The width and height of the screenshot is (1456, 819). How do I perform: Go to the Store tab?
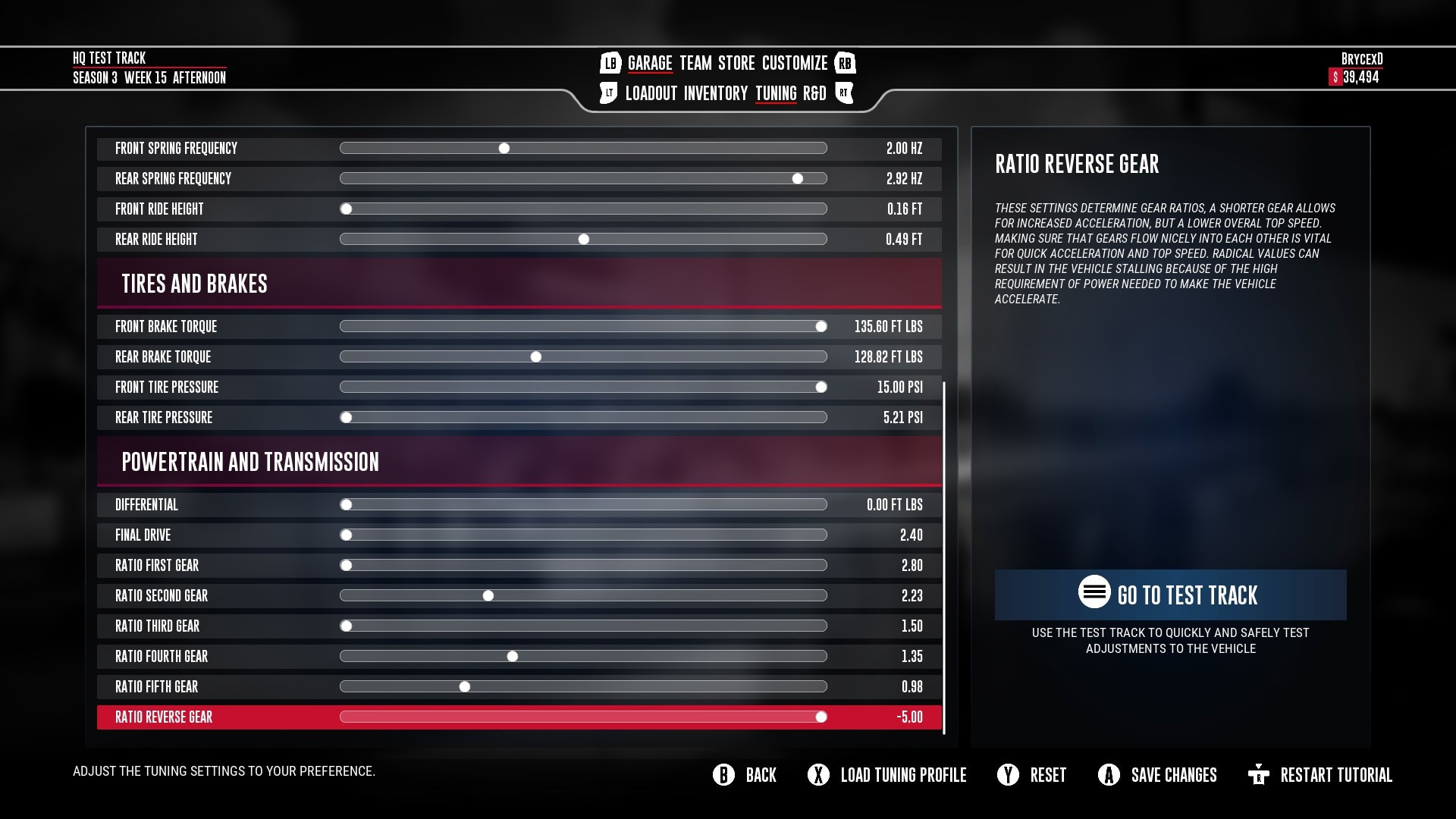(736, 63)
